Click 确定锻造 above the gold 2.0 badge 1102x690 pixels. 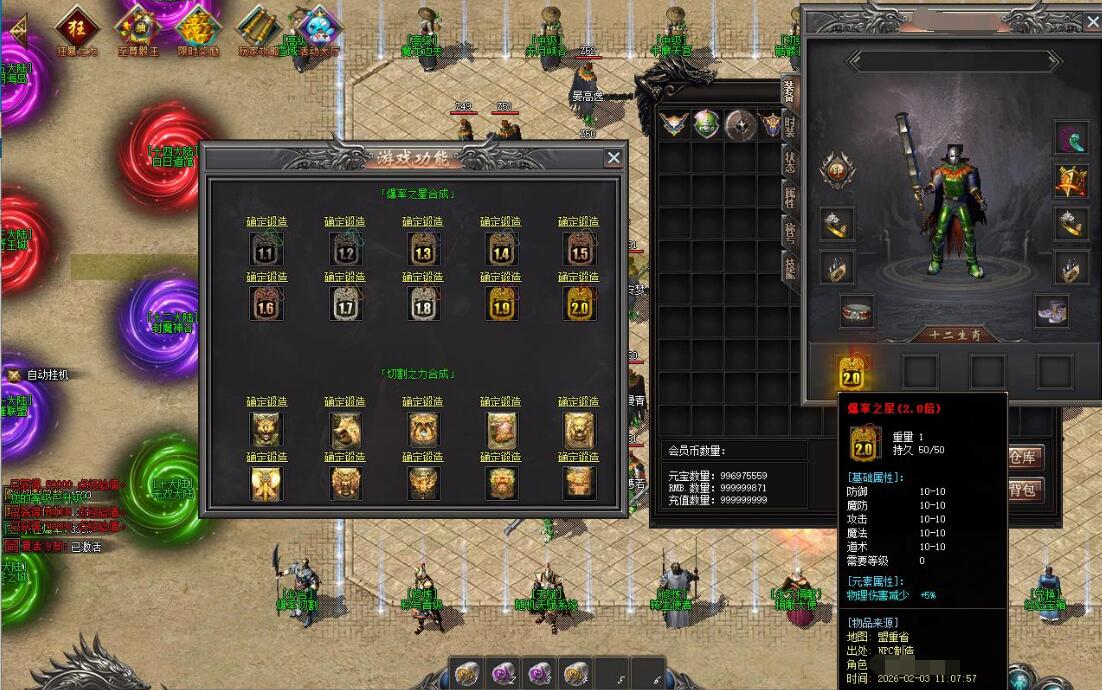(x=578, y=277)
